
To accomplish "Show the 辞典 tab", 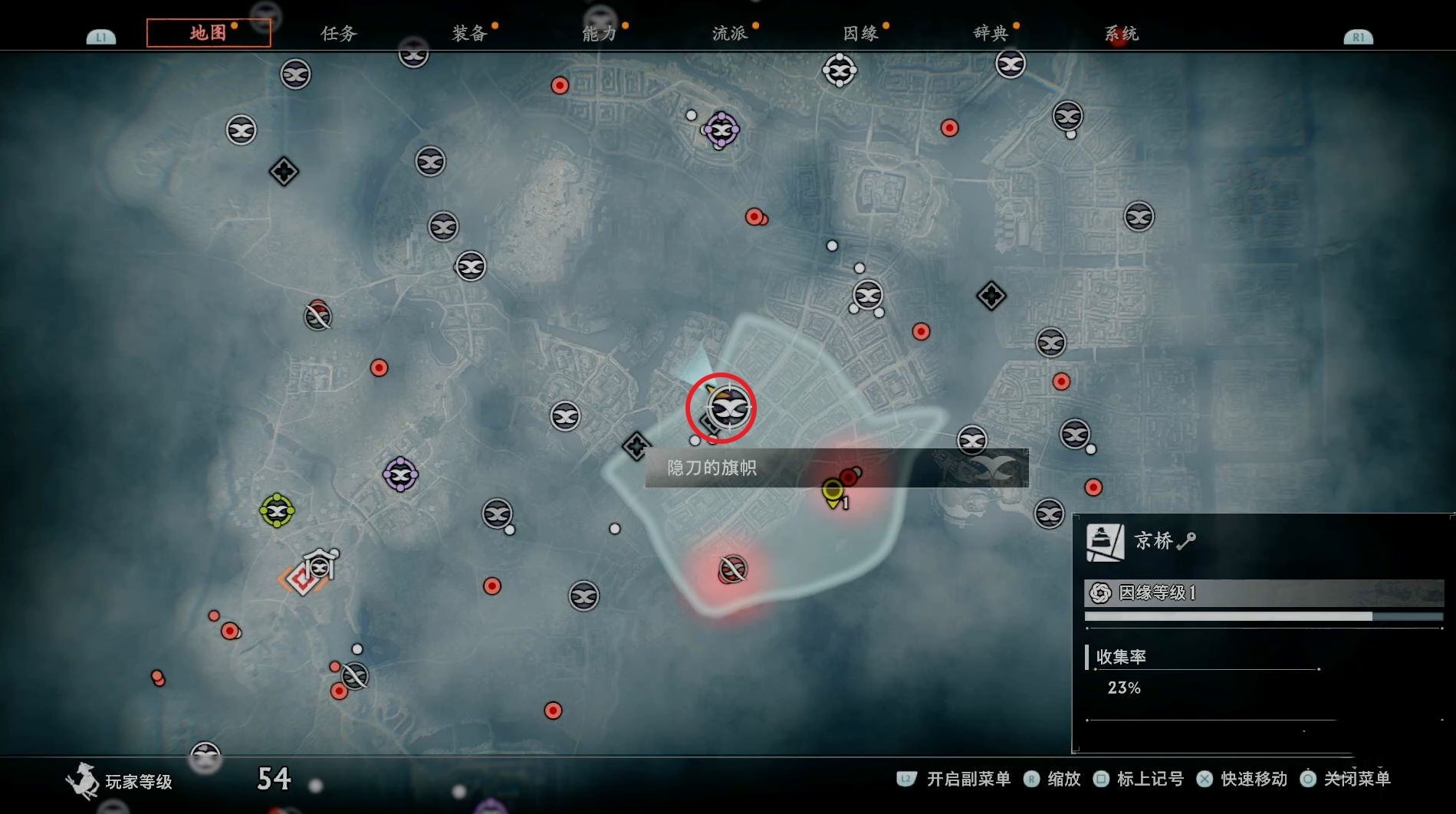I will (991, 34).
